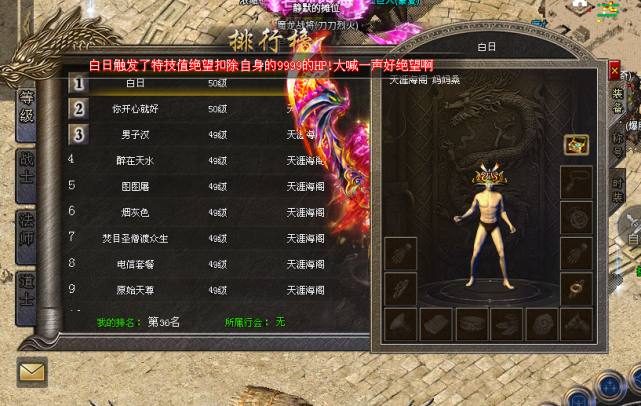Show the 时装 fashion tab
The image size is (641, 406).
618,189
